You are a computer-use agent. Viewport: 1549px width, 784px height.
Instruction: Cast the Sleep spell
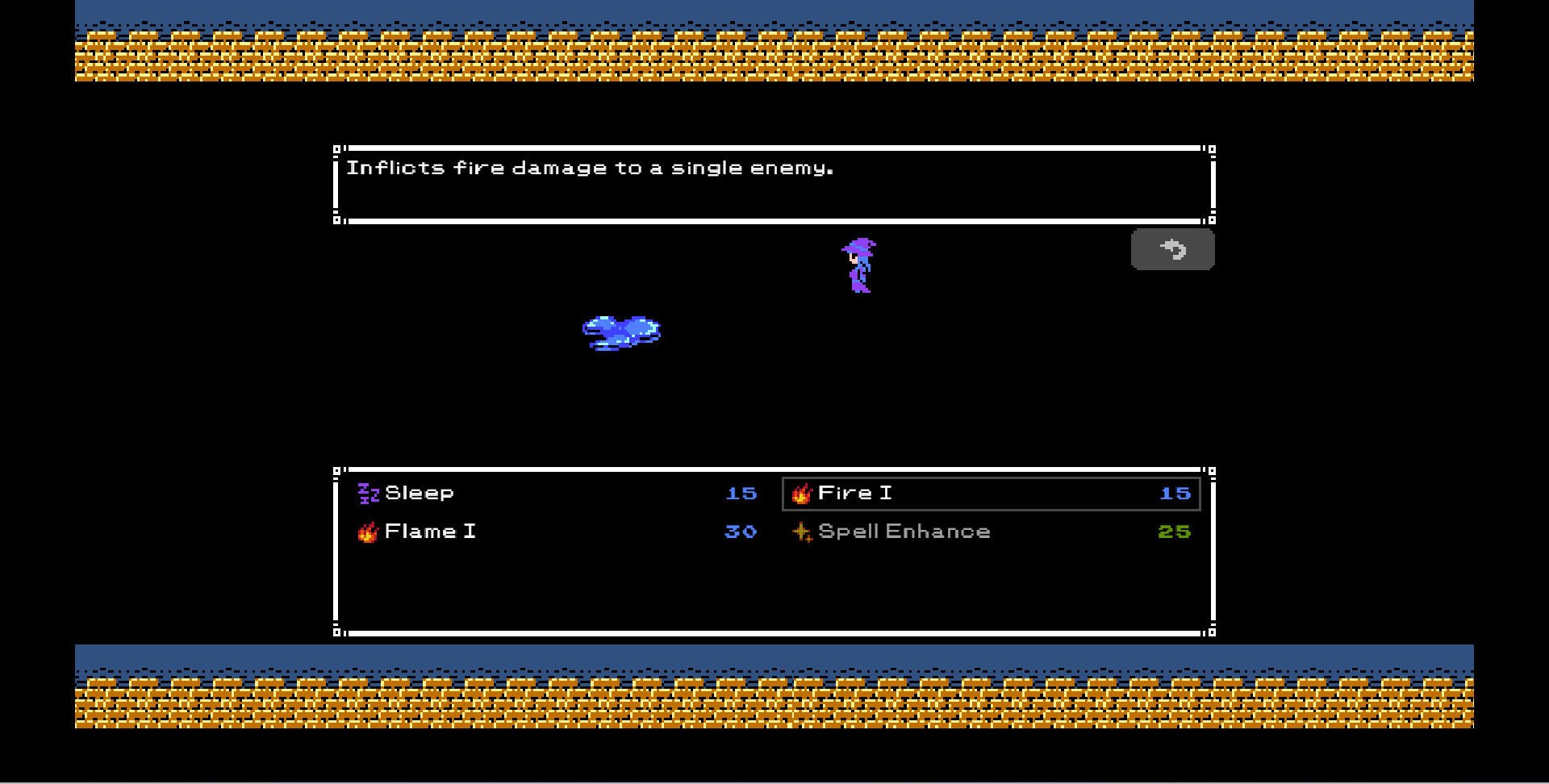(419, 493)
